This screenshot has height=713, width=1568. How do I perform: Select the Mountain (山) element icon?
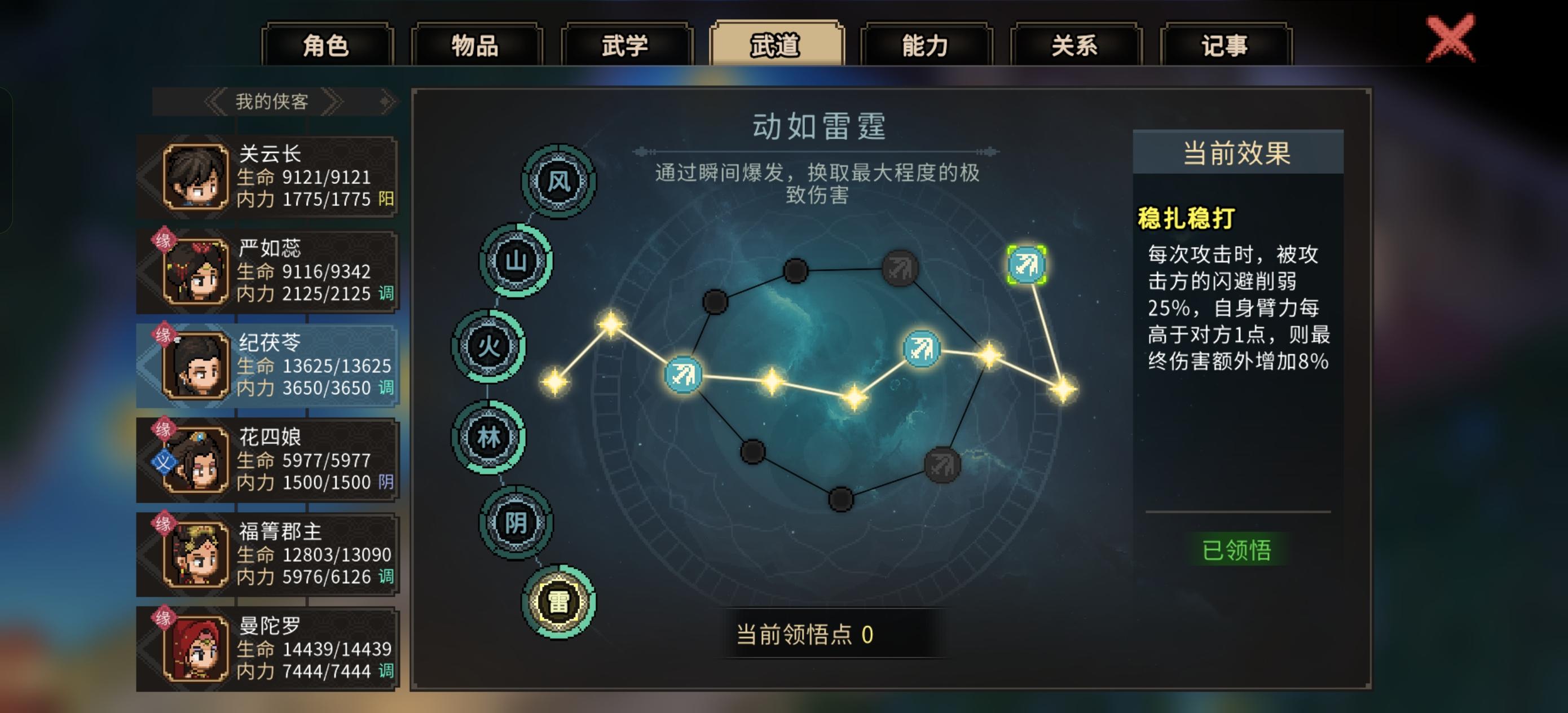(x=514, y=260)
